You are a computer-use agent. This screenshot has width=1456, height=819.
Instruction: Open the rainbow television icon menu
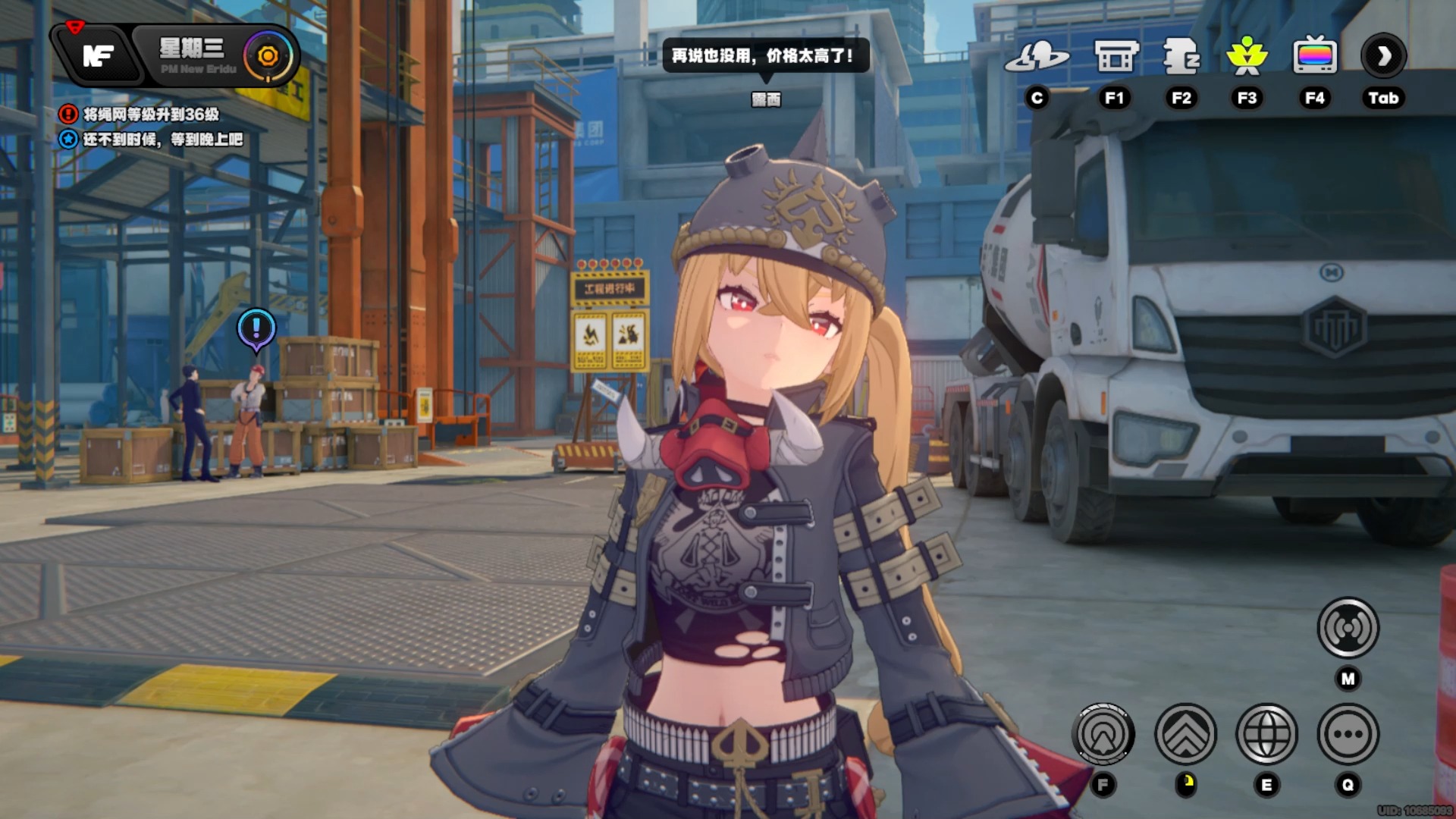[1314, 57]
